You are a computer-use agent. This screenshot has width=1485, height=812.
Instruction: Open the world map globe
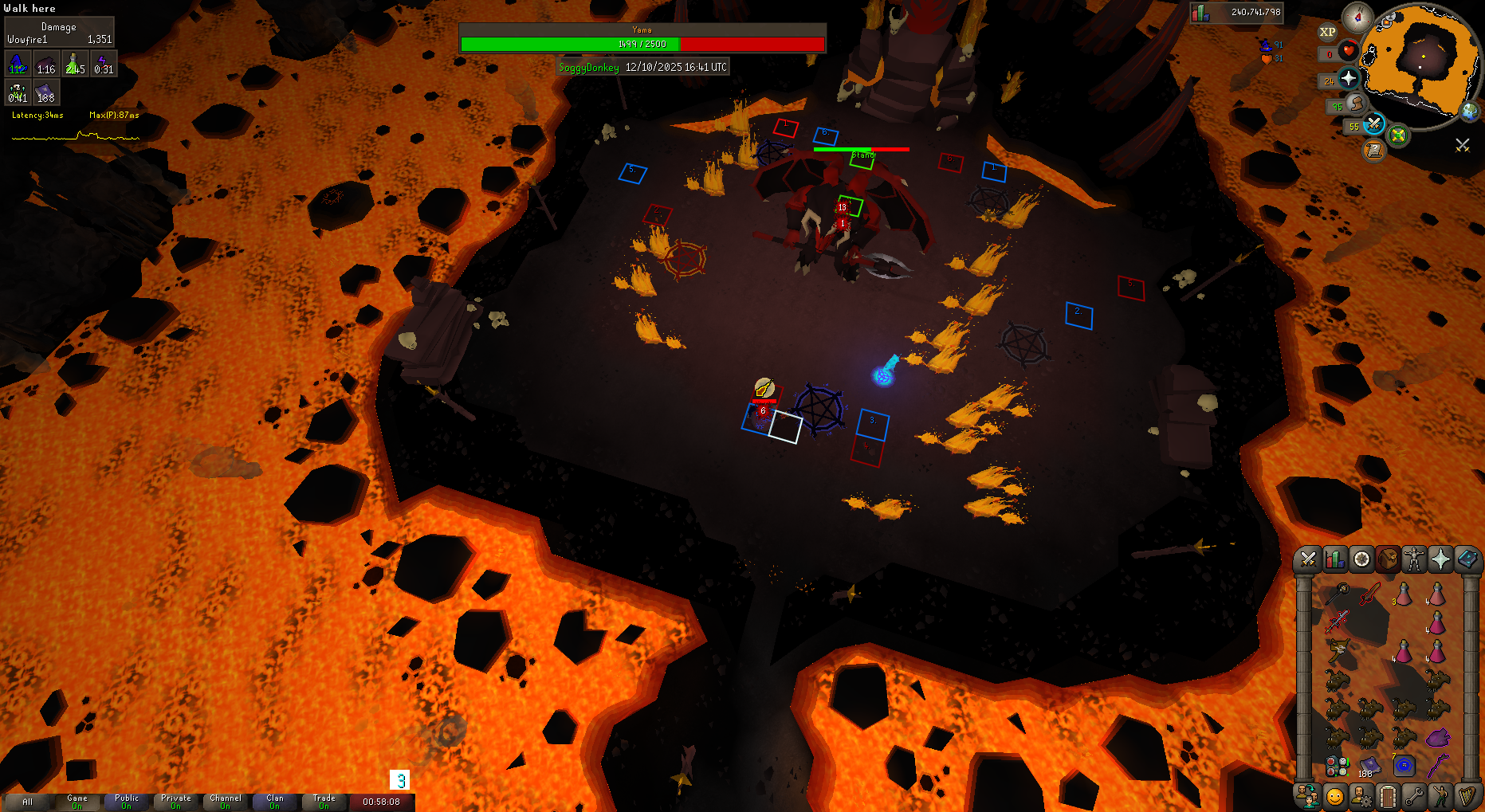click(1469, 112)
